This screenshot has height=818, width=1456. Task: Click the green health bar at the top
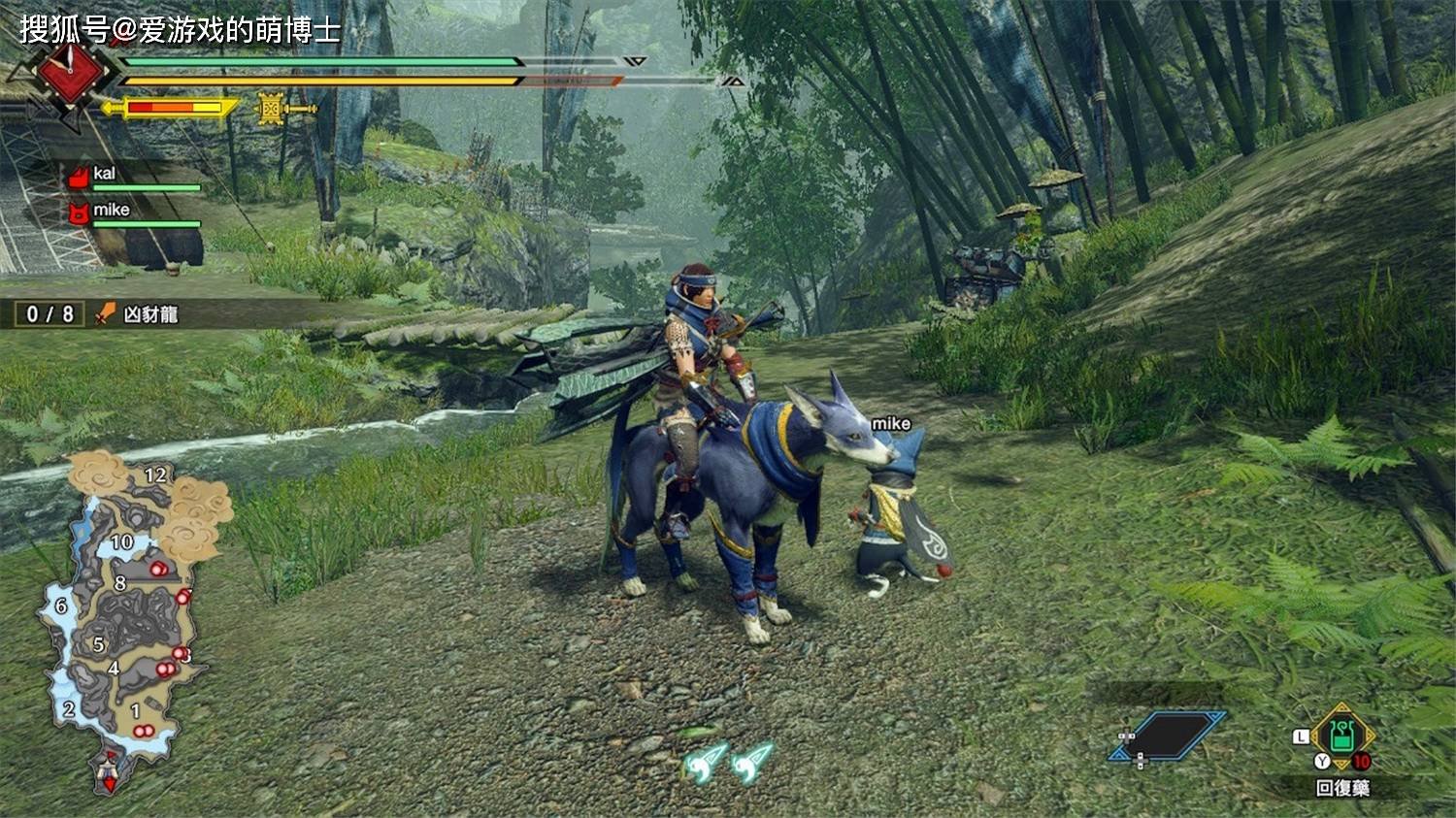click(320, 61)
